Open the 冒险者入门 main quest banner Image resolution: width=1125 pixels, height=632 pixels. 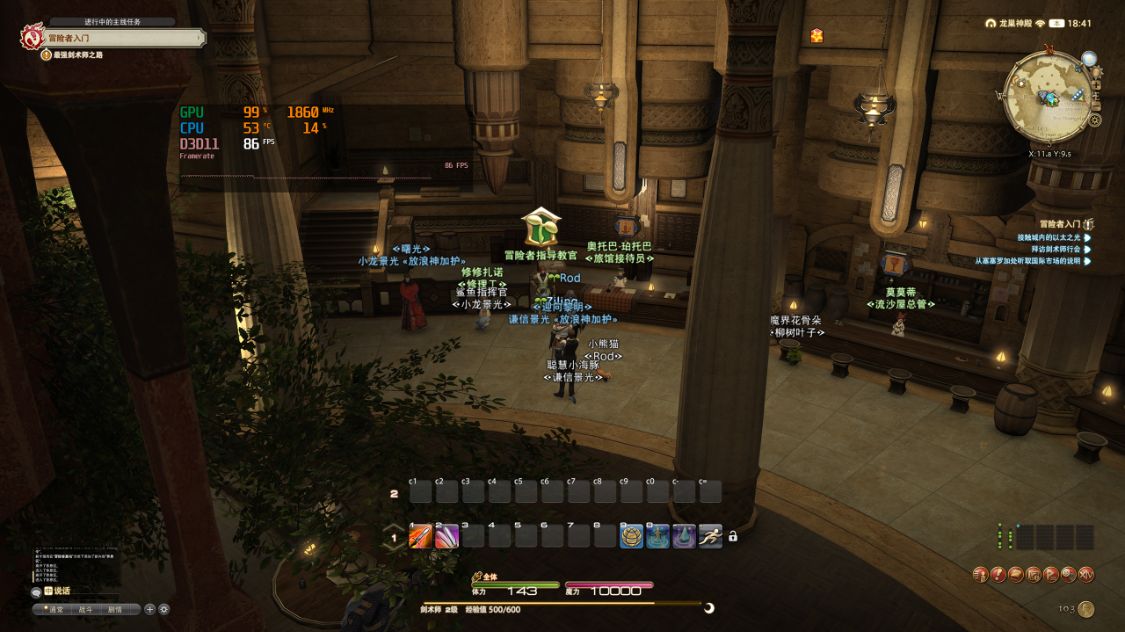click(x=120, y=38)
